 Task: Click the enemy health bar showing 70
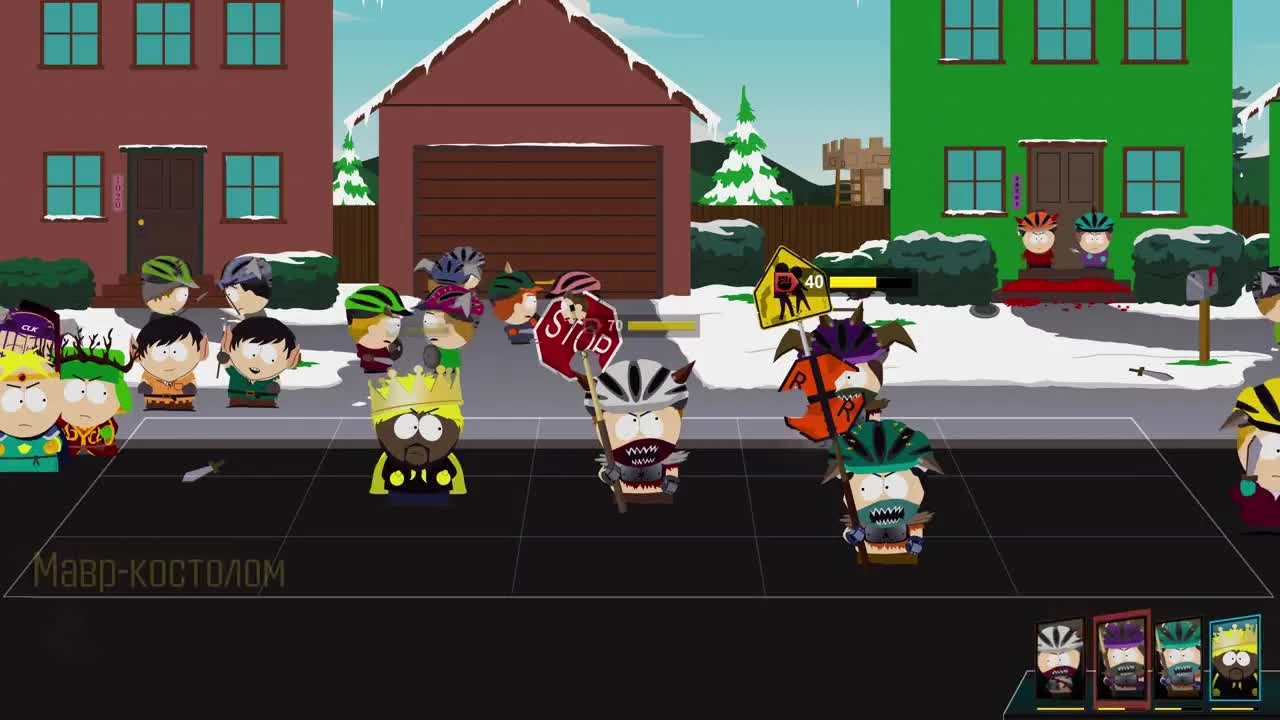tap(660, 326)
